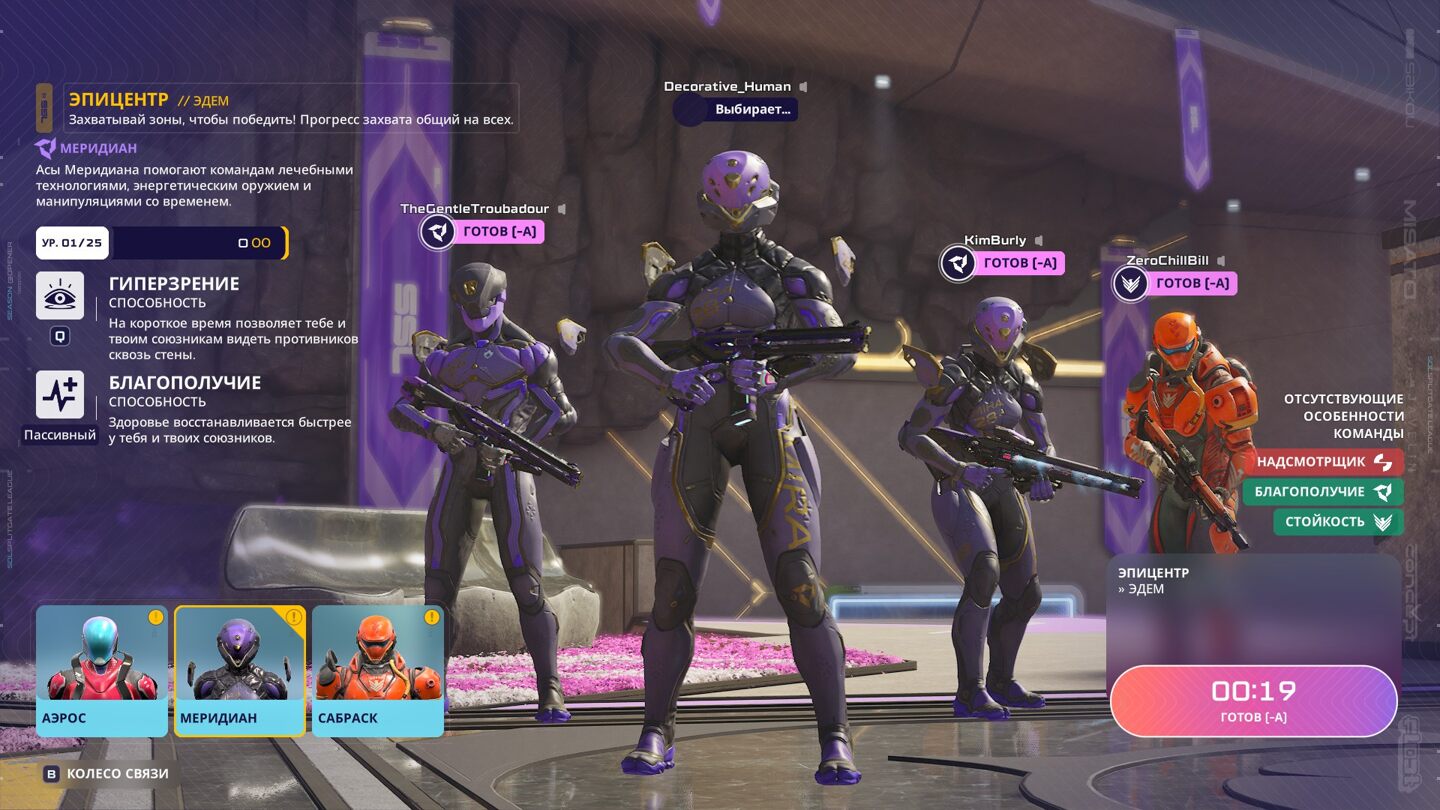The image size is (1440, 810).
Task: Toggle speaker icon next to KimBurly
Action: [x=1038, y=241]
